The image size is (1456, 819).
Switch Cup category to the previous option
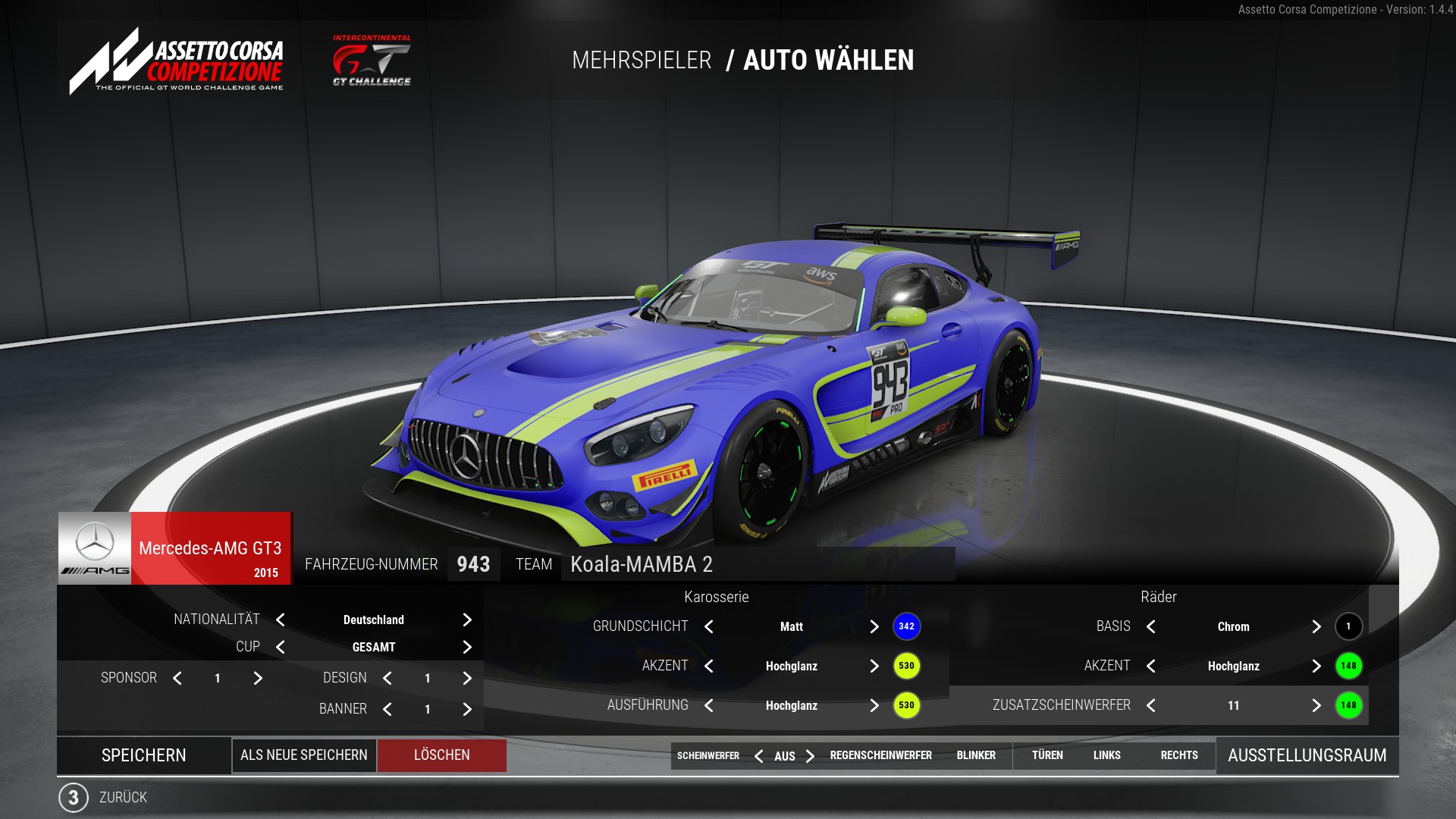pyautogui.click(x=281, y=647)
